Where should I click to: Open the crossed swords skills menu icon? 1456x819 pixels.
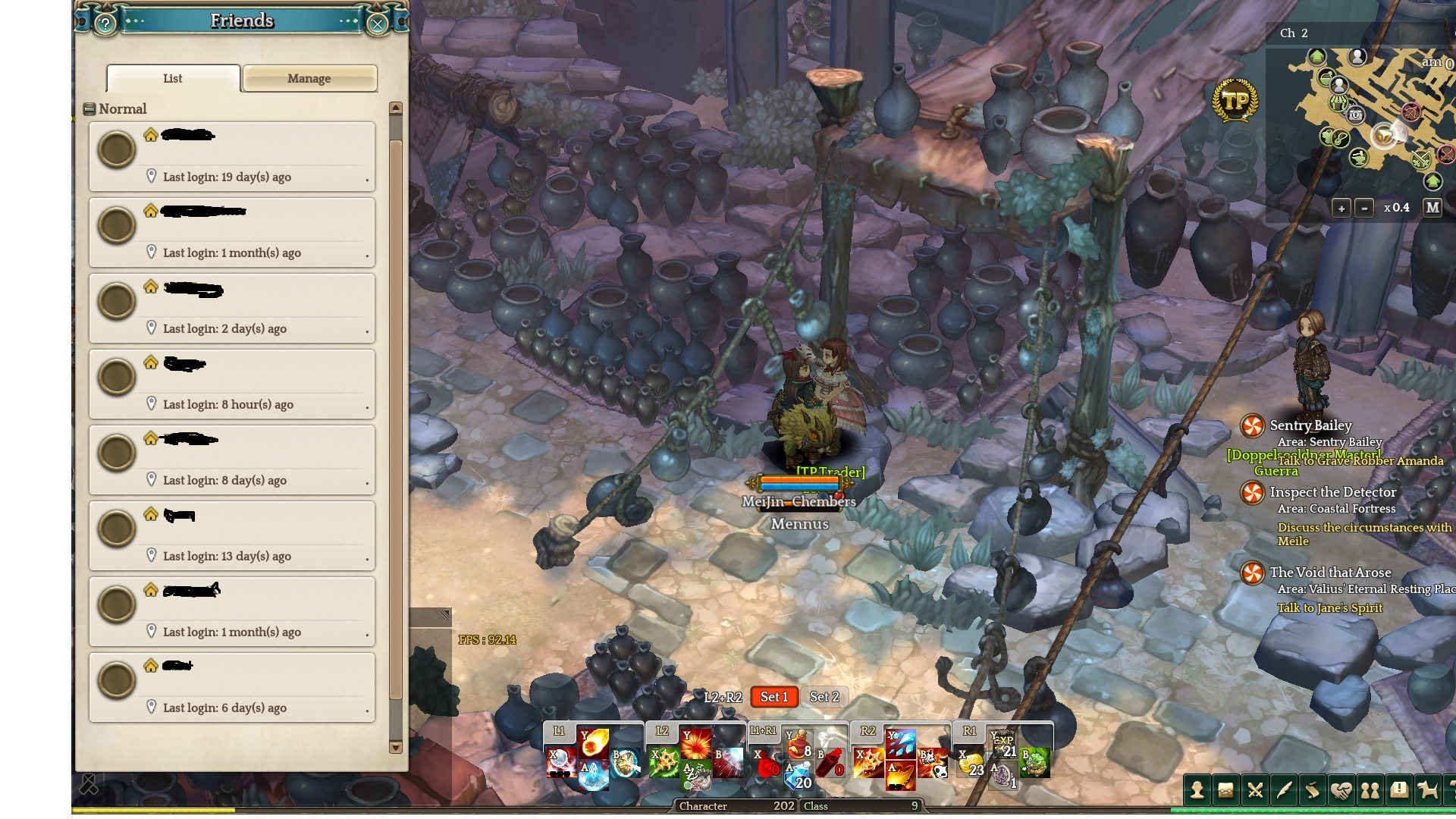click(x=1255, y=791)
